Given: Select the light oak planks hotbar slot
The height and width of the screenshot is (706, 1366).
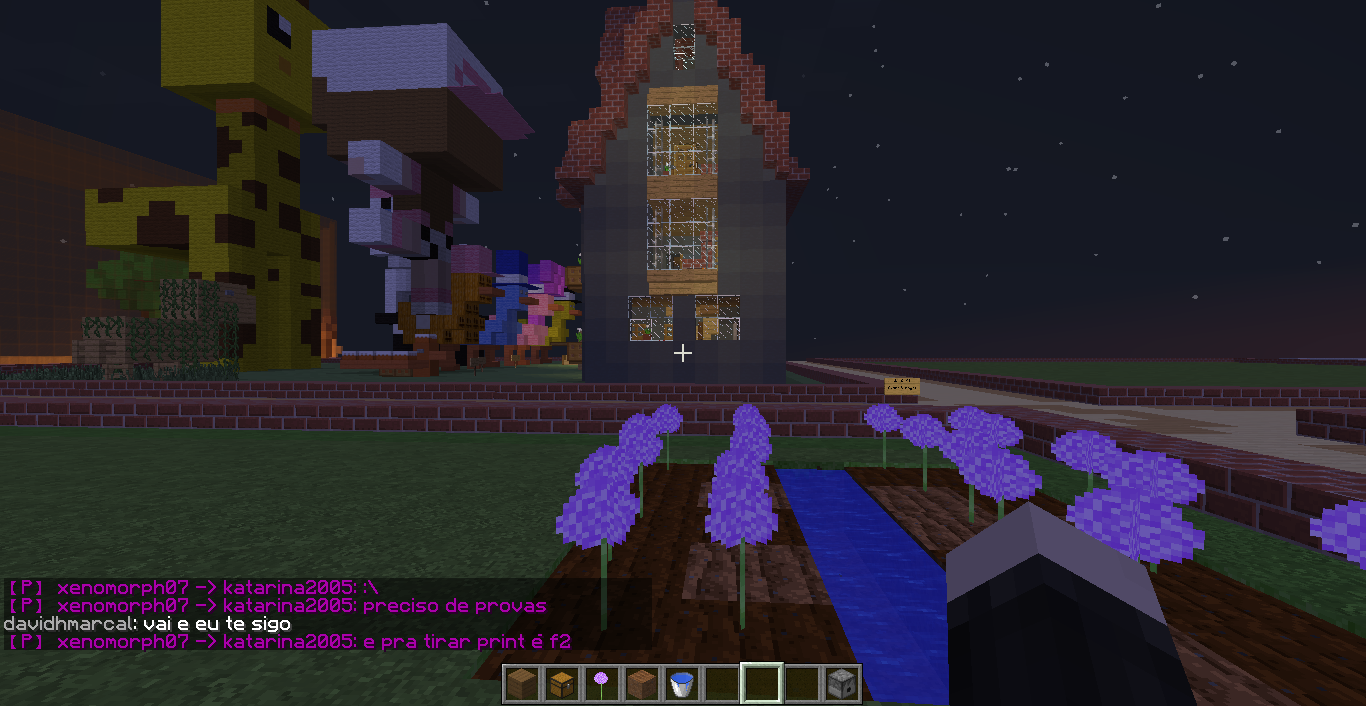Looking at the screenshot, I should [x=520, y=684].
